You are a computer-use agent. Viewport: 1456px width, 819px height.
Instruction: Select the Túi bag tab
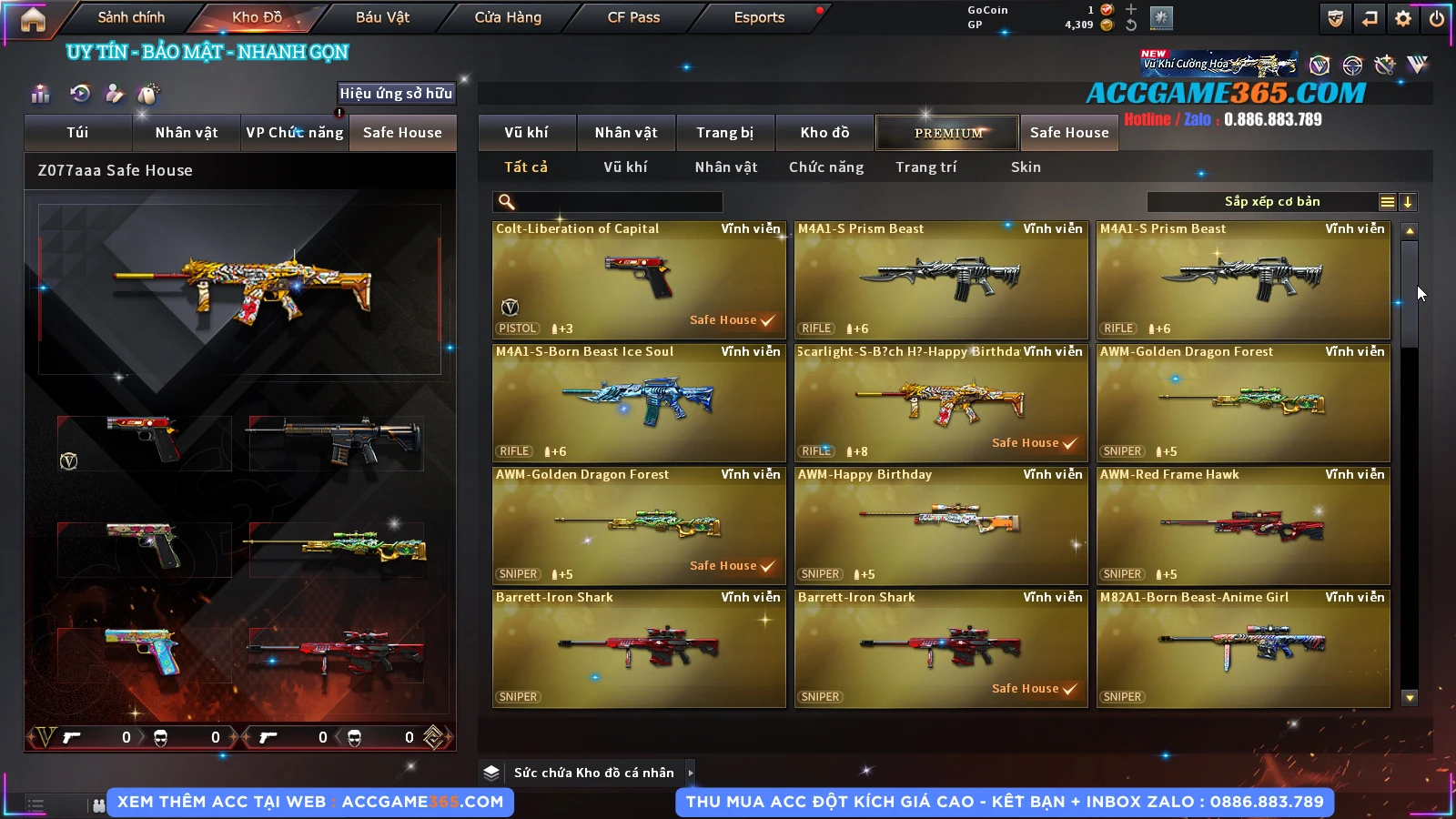click(x=77, y=133)
